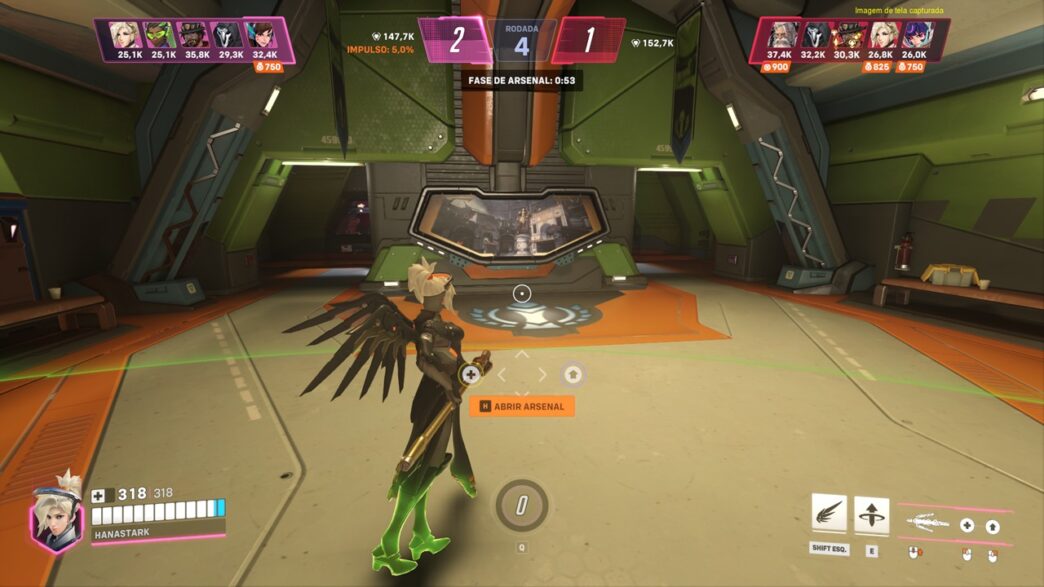Select Lúcio's portrait on the purple team
Image resolution: width=1044 pixels, height=587 pixels.
pyautogui.click(x=158, y=34)
